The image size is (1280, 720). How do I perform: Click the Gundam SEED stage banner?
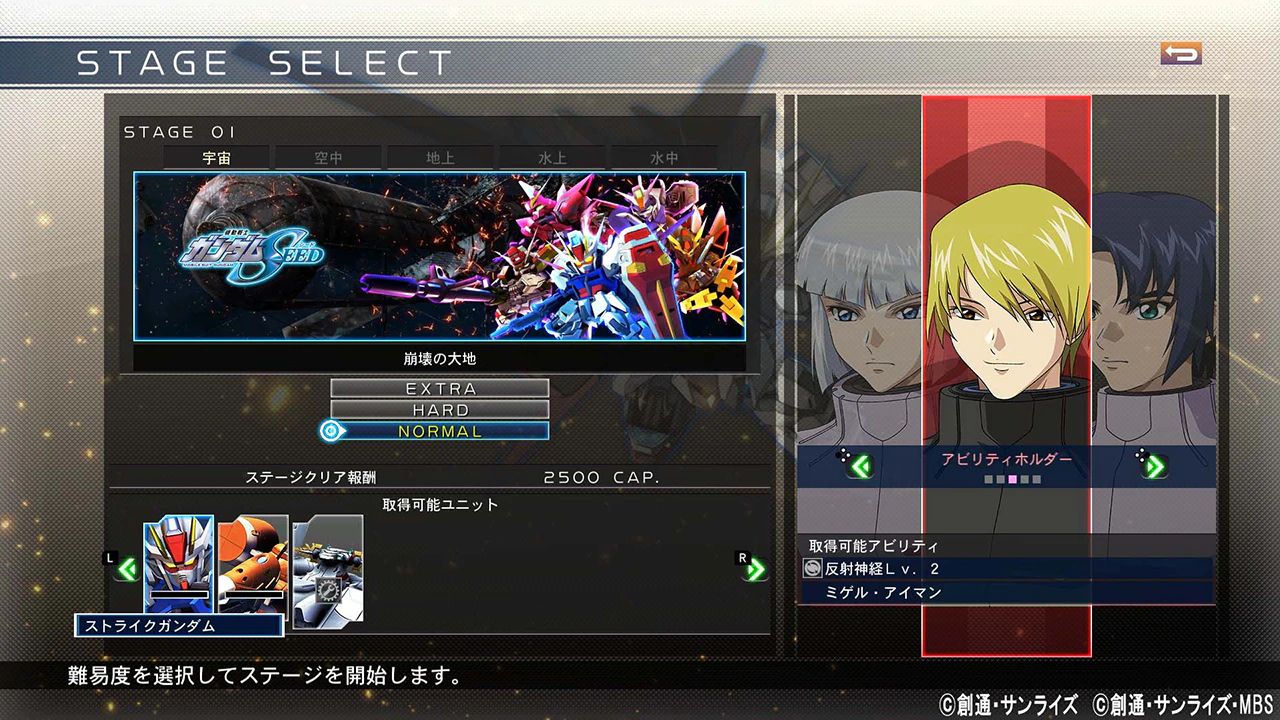pos(440,256)
